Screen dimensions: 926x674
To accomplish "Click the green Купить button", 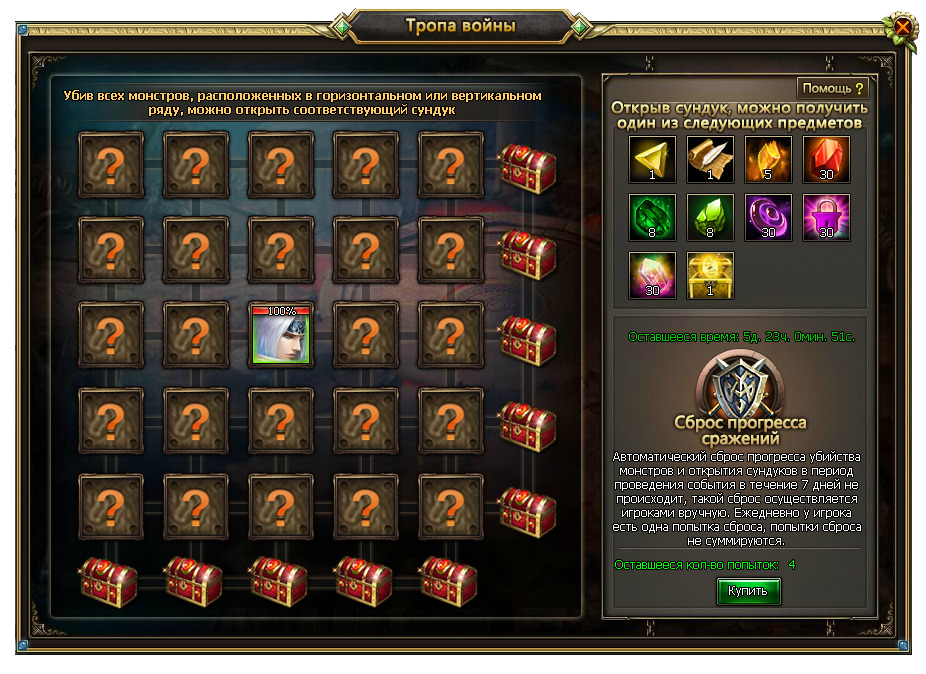I will pyautogui.click(x=748, y=592).
